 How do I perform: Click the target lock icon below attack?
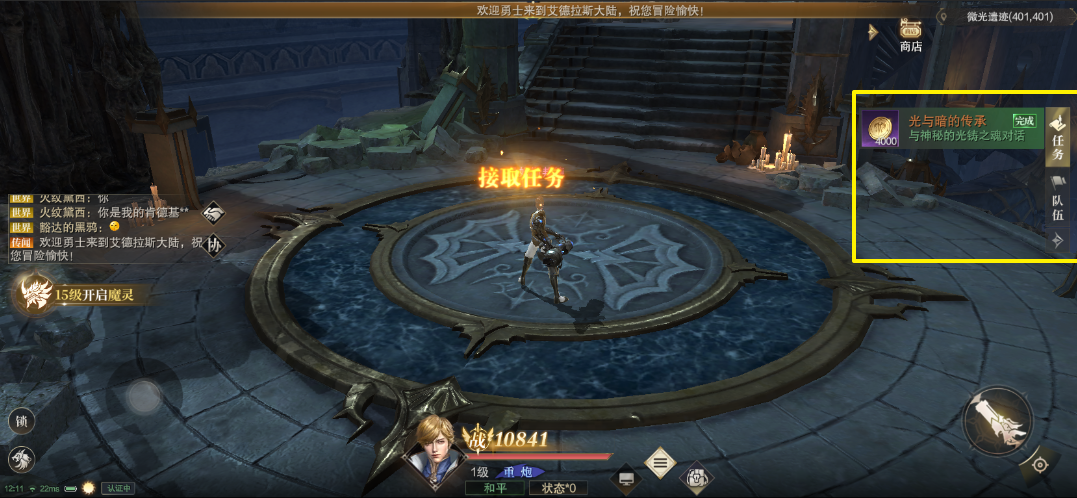coord(1040,465)
